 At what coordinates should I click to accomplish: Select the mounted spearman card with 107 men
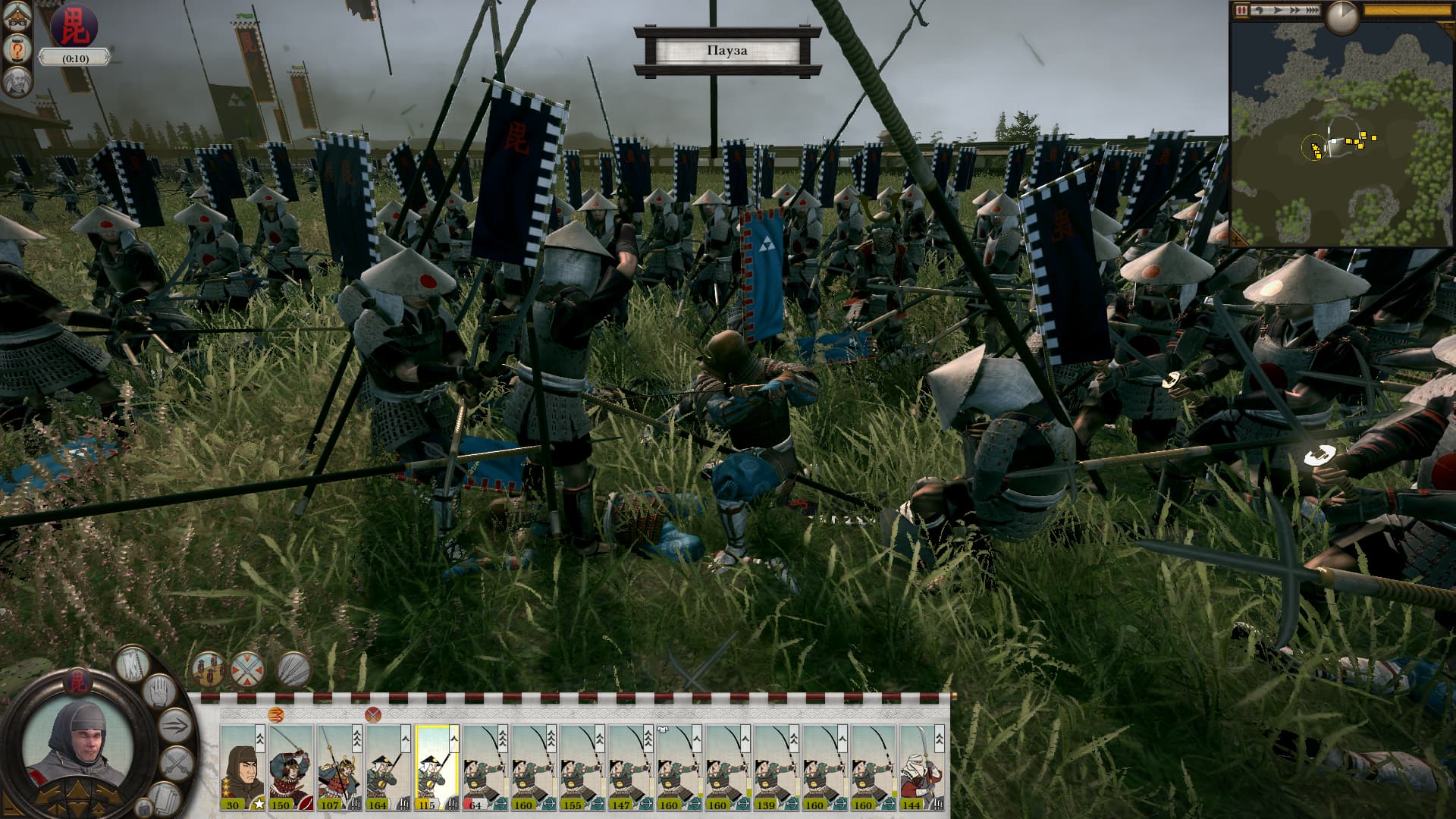click(x=339, y=767)
